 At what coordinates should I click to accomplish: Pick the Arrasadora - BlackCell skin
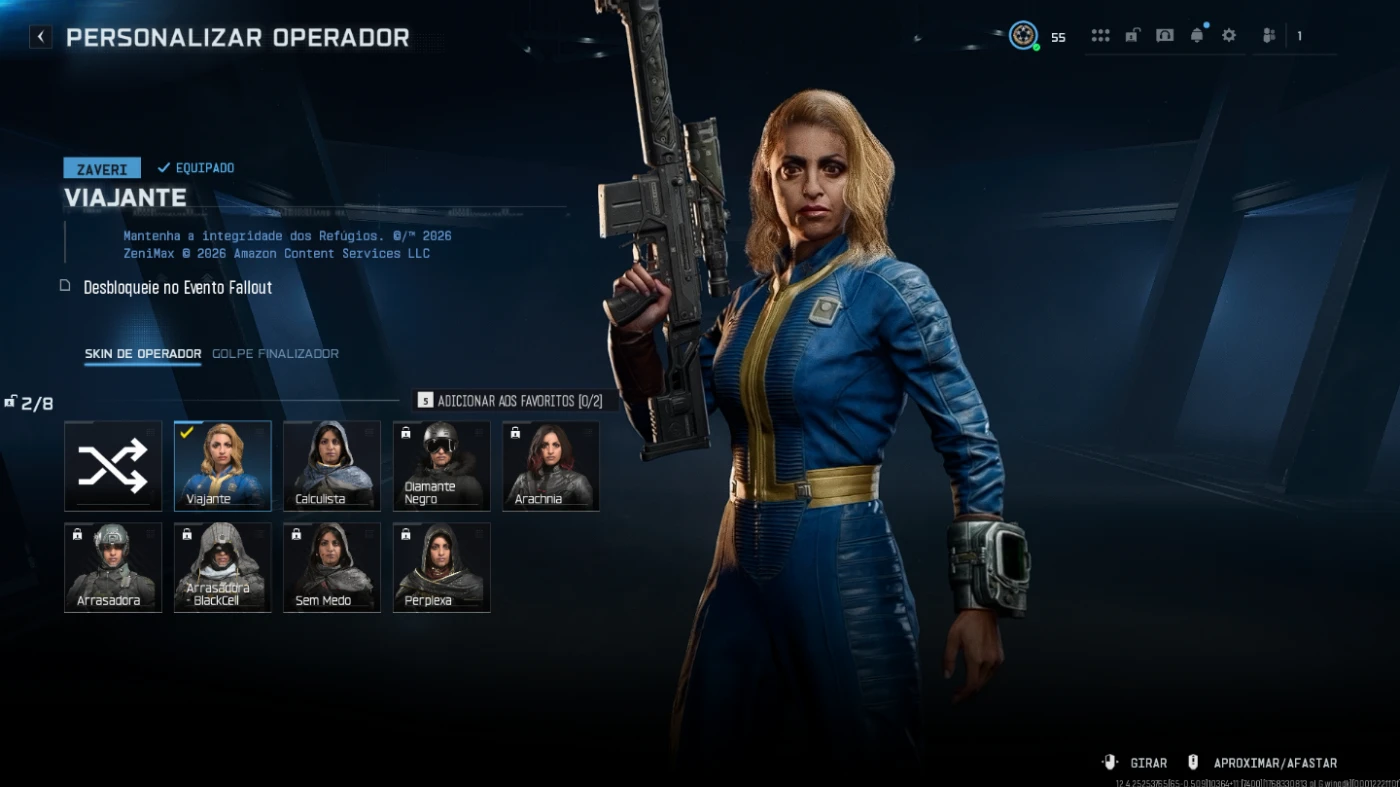[x=222, y=567]
